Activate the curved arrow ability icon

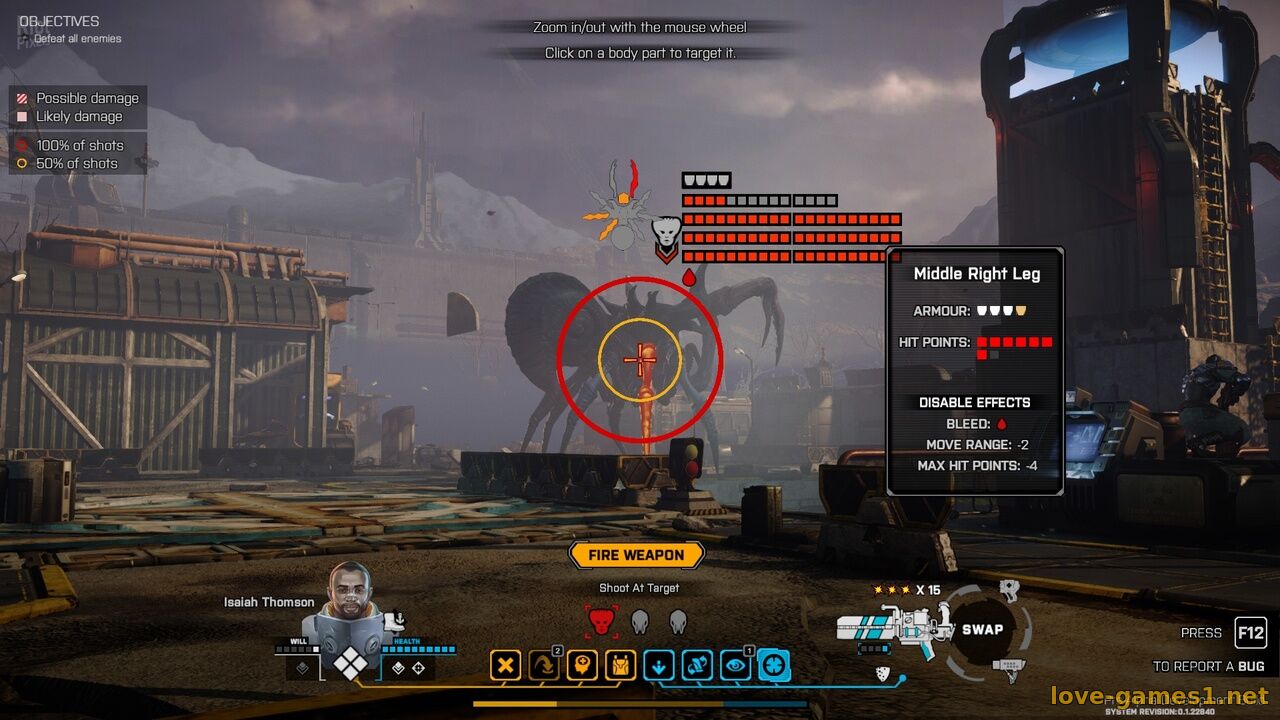pyautogui.click(x=544, y=665)
